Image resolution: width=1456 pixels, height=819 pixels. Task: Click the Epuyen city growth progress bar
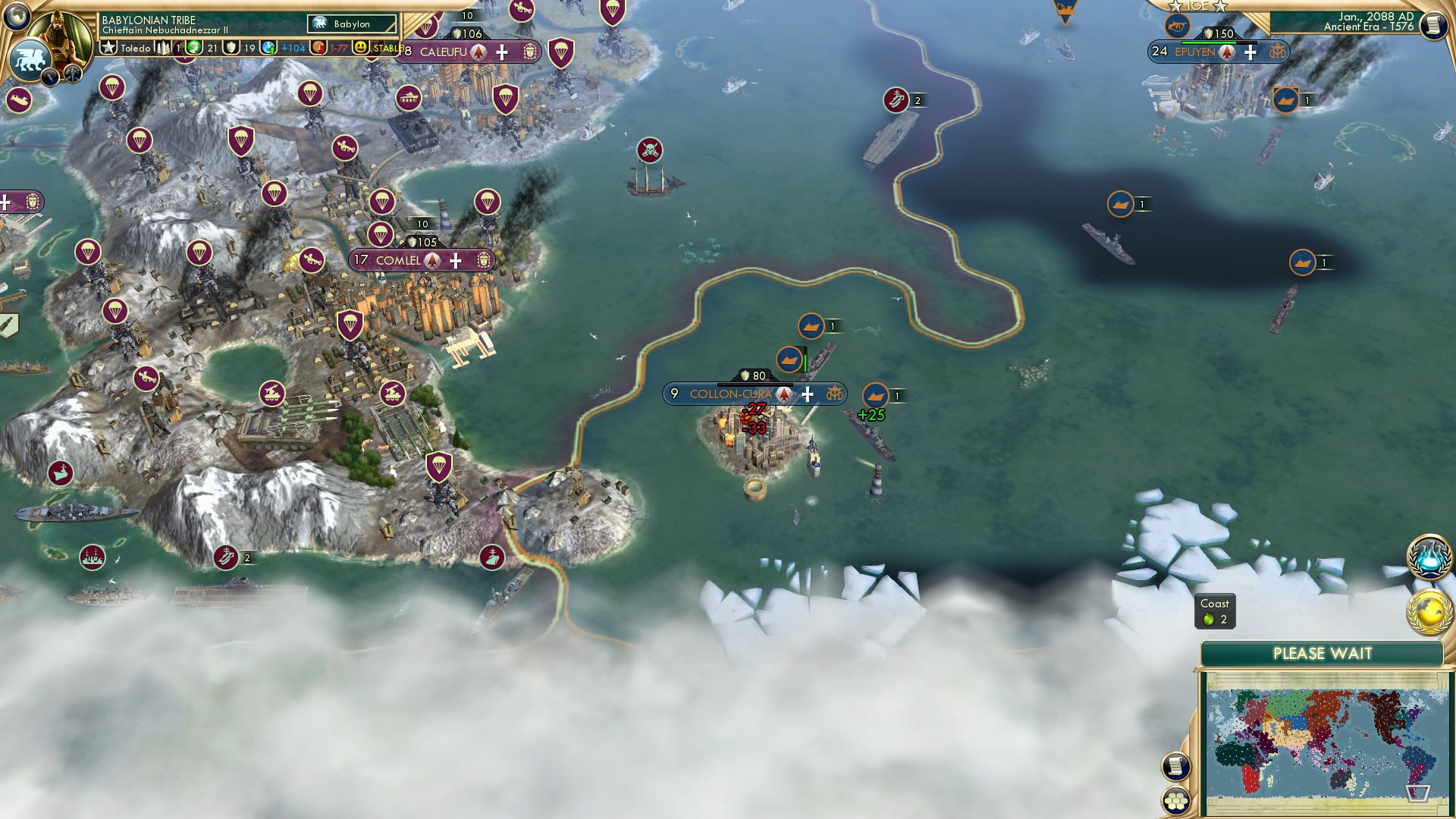[x=1219, y=42]
